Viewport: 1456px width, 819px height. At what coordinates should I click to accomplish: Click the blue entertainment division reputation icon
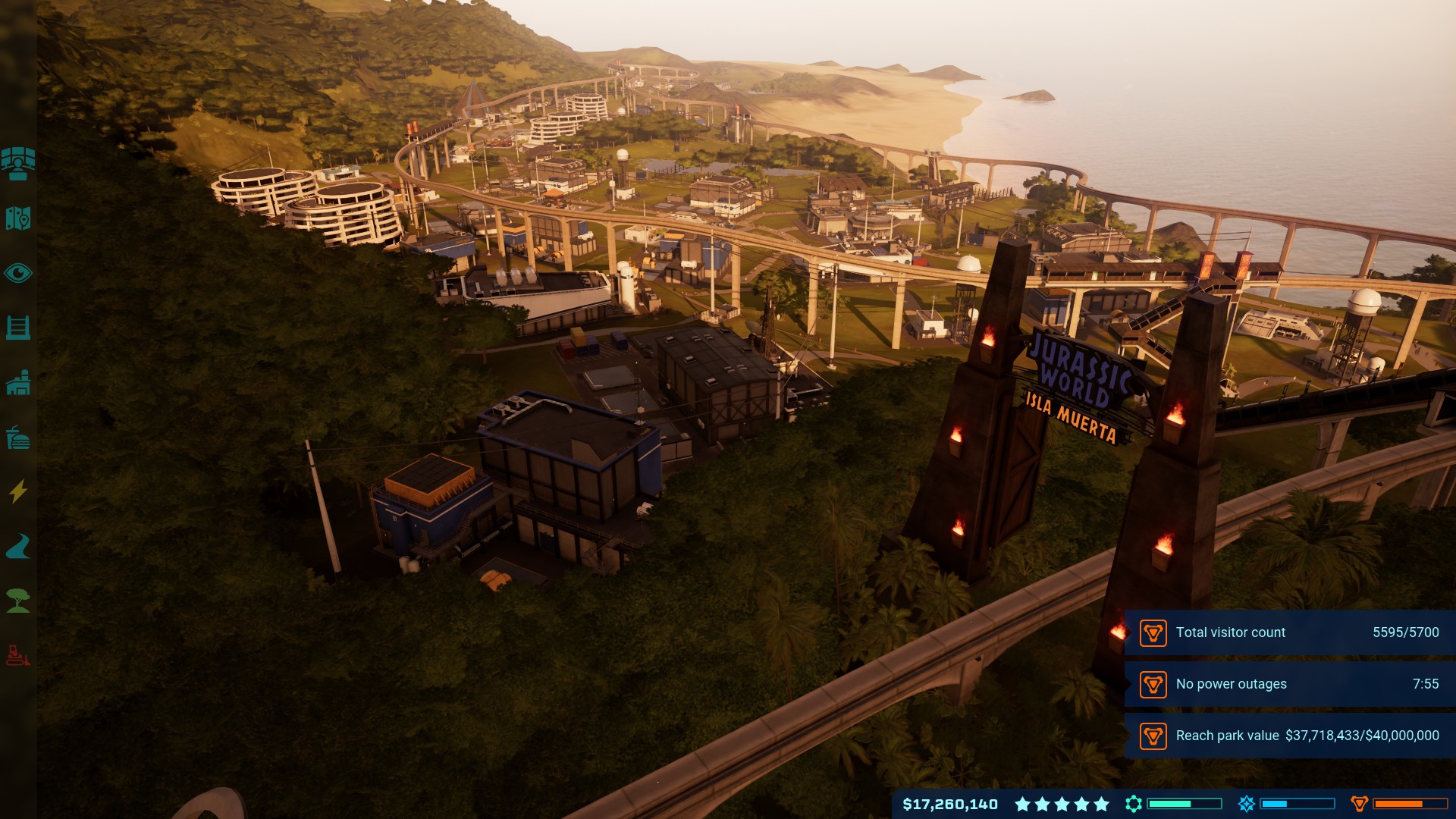(1246, 804)
